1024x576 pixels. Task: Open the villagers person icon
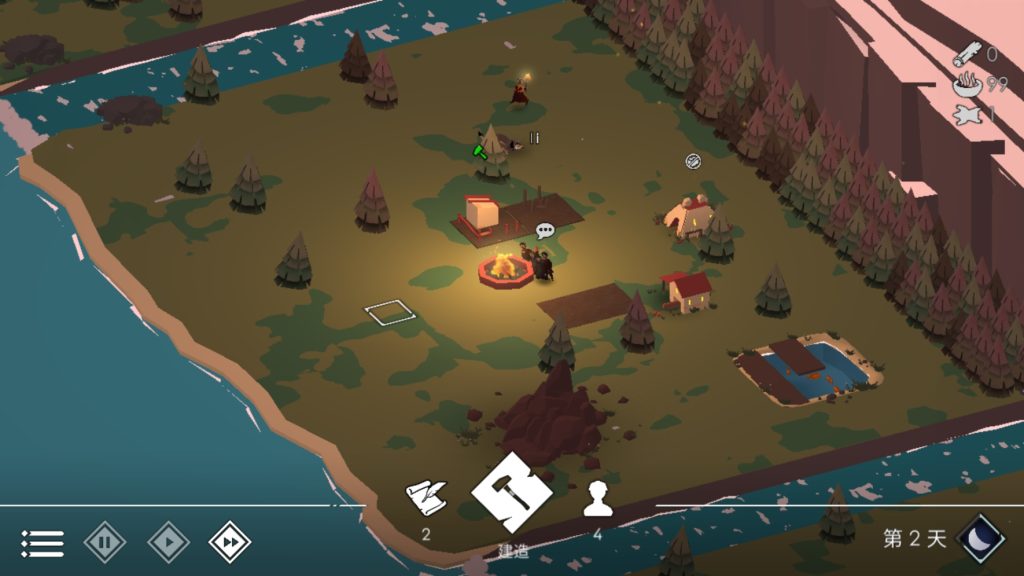[x=598, y=497]
